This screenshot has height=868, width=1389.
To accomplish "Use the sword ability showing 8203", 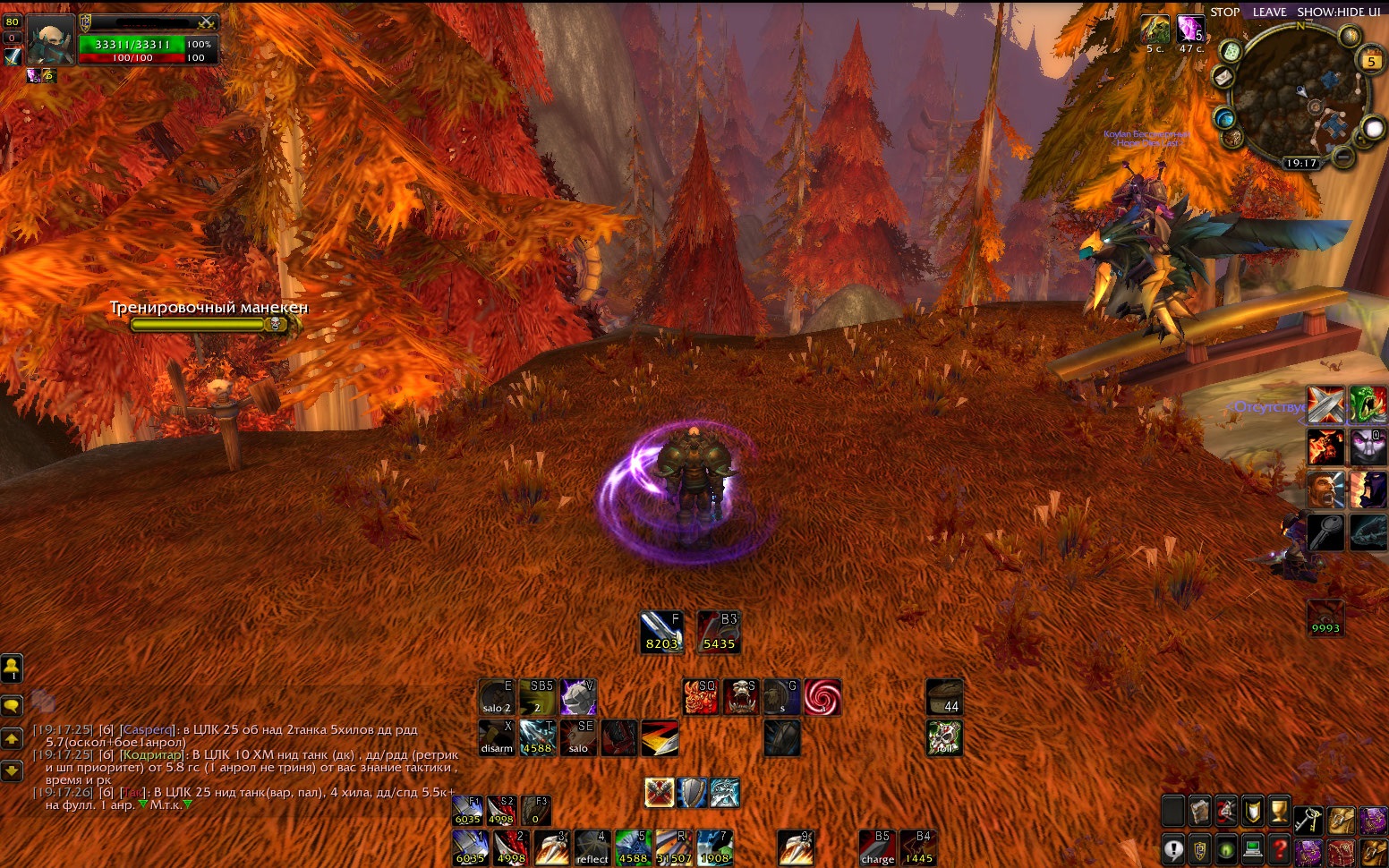I will [x=661, y=632].
